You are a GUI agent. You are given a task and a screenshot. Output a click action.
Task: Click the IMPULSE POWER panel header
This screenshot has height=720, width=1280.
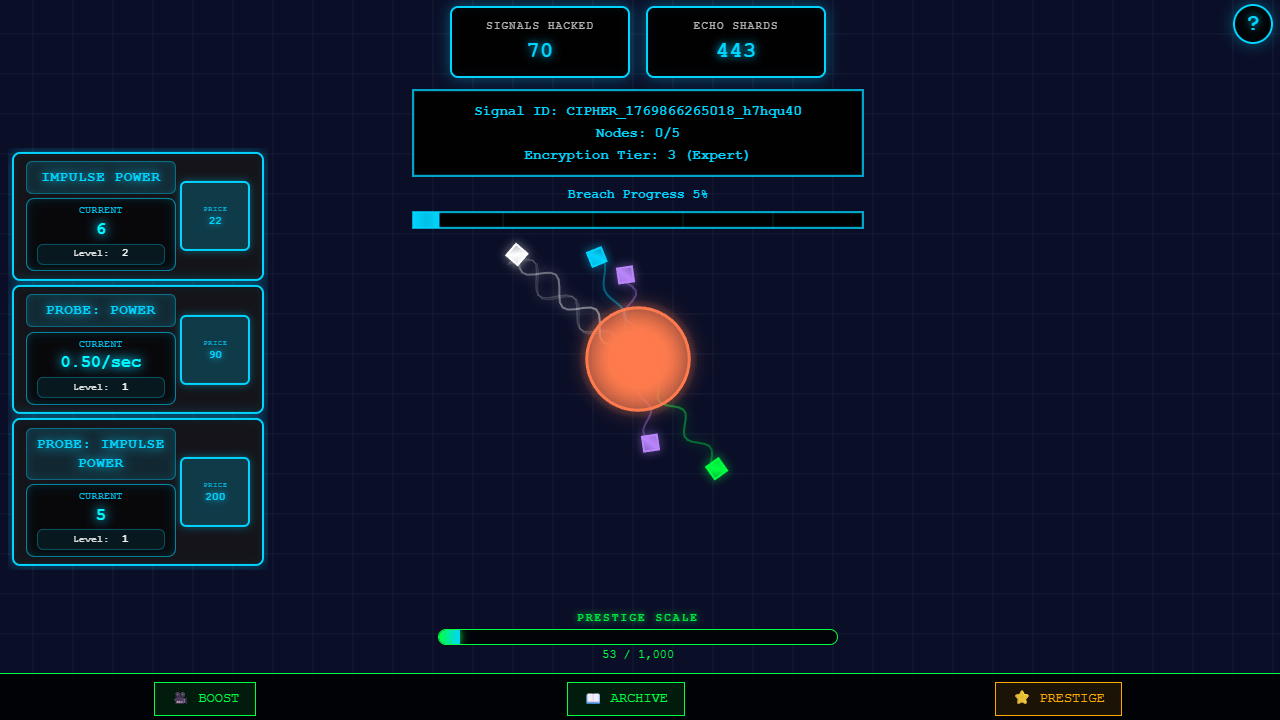point(100,177)
